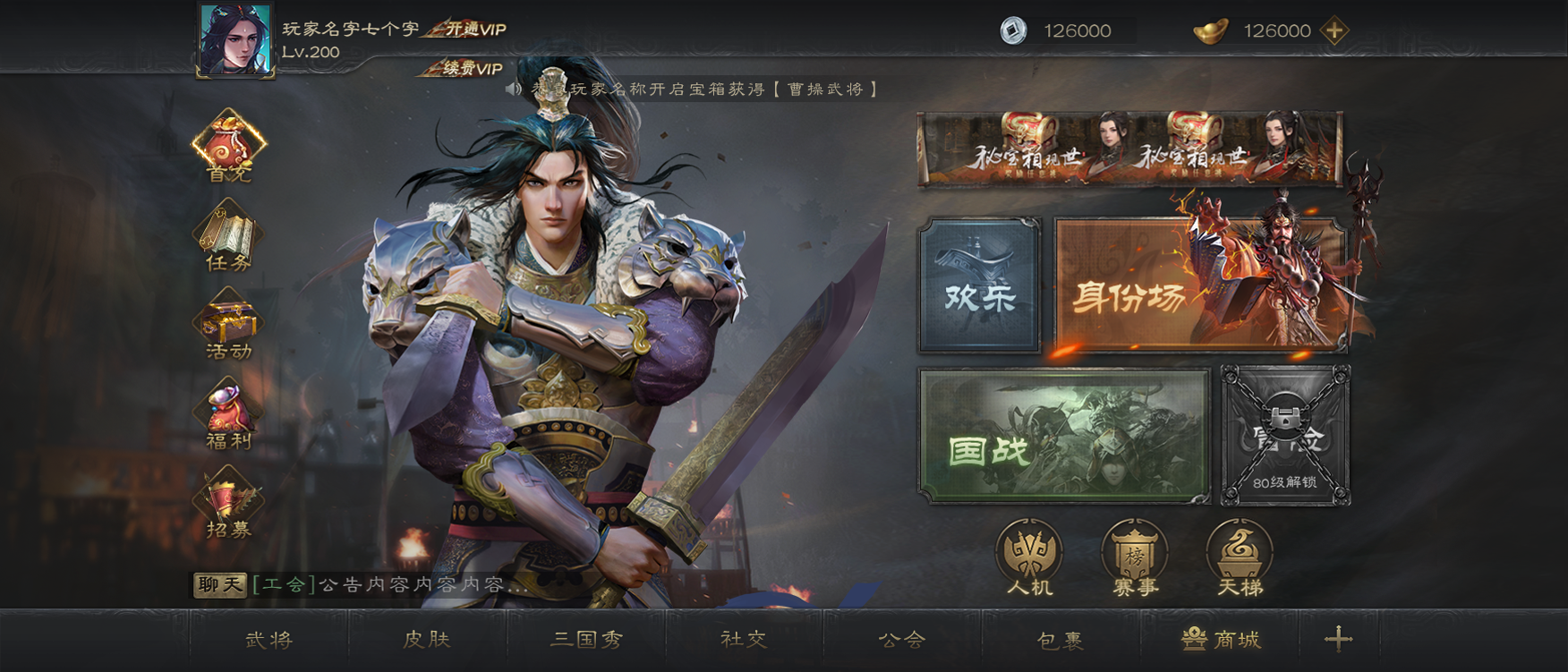Viewport: 1568px width, 672px height.
Task: Click the 秘宝箱现世 event banner
Action: click(1129, 149)
